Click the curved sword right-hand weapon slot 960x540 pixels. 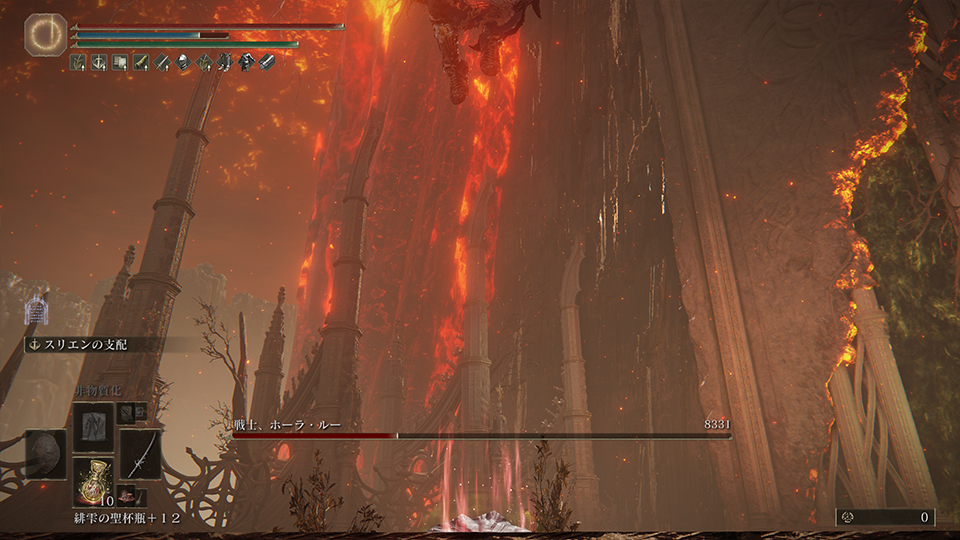(x=140, y=453)
